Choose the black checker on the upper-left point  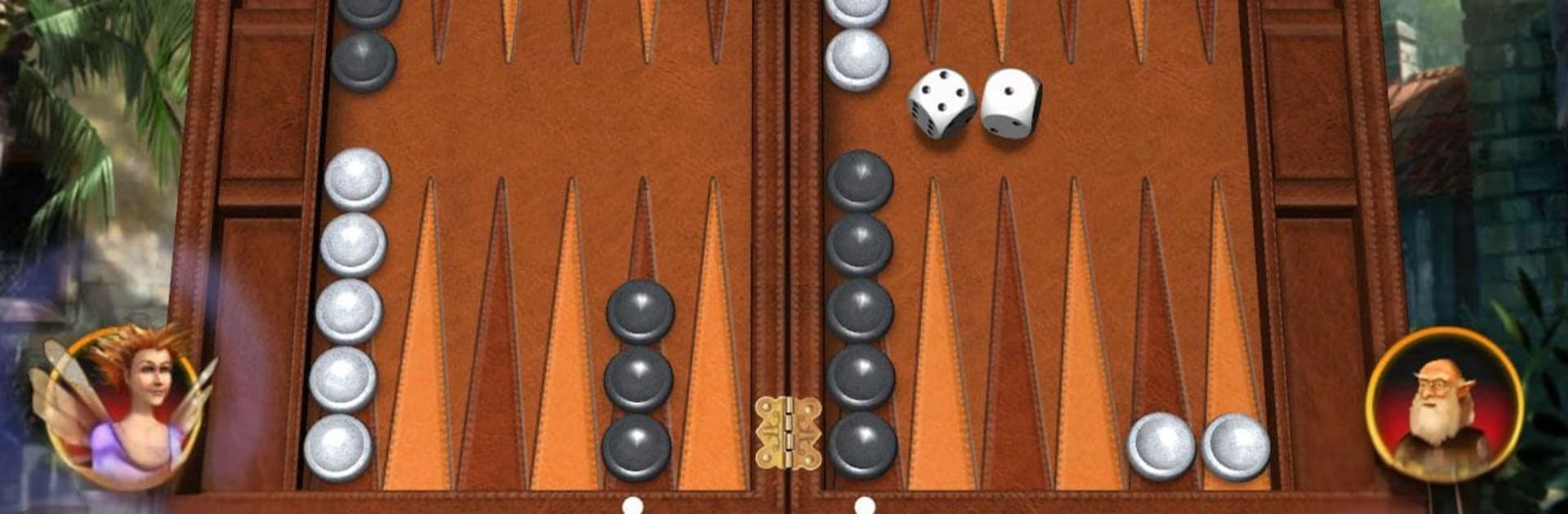click(x=364, y=60)
